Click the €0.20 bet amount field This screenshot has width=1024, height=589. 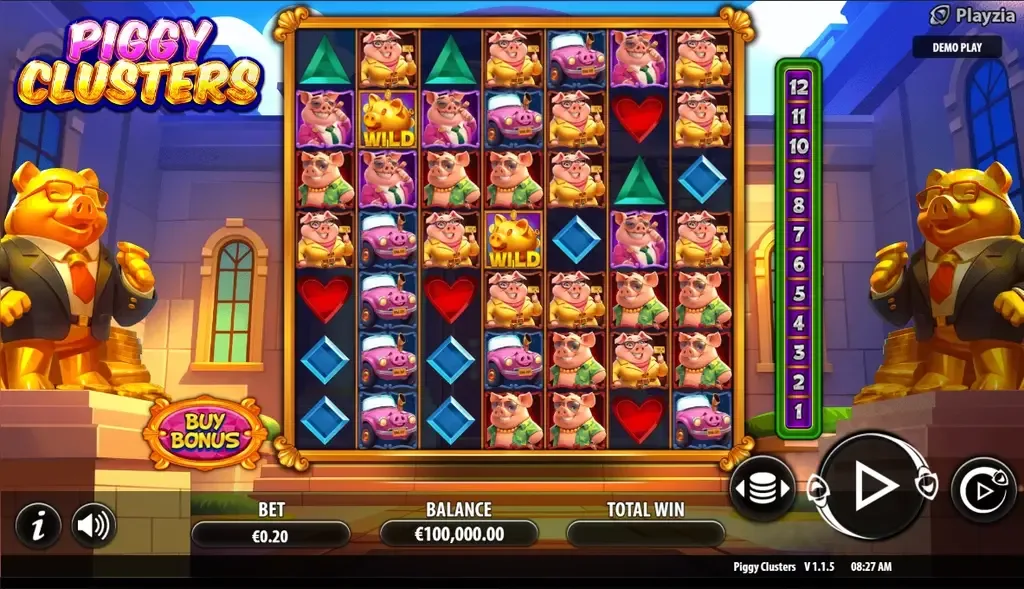pos(270,535)
